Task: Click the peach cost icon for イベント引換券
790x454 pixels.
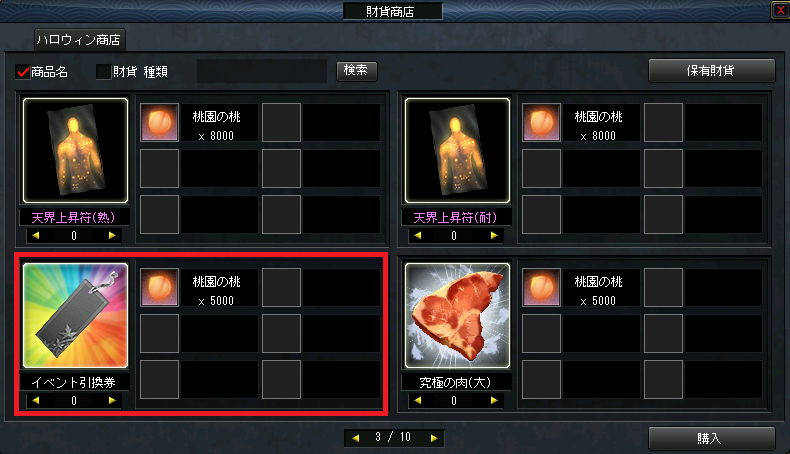Action: tap(159, 287)
